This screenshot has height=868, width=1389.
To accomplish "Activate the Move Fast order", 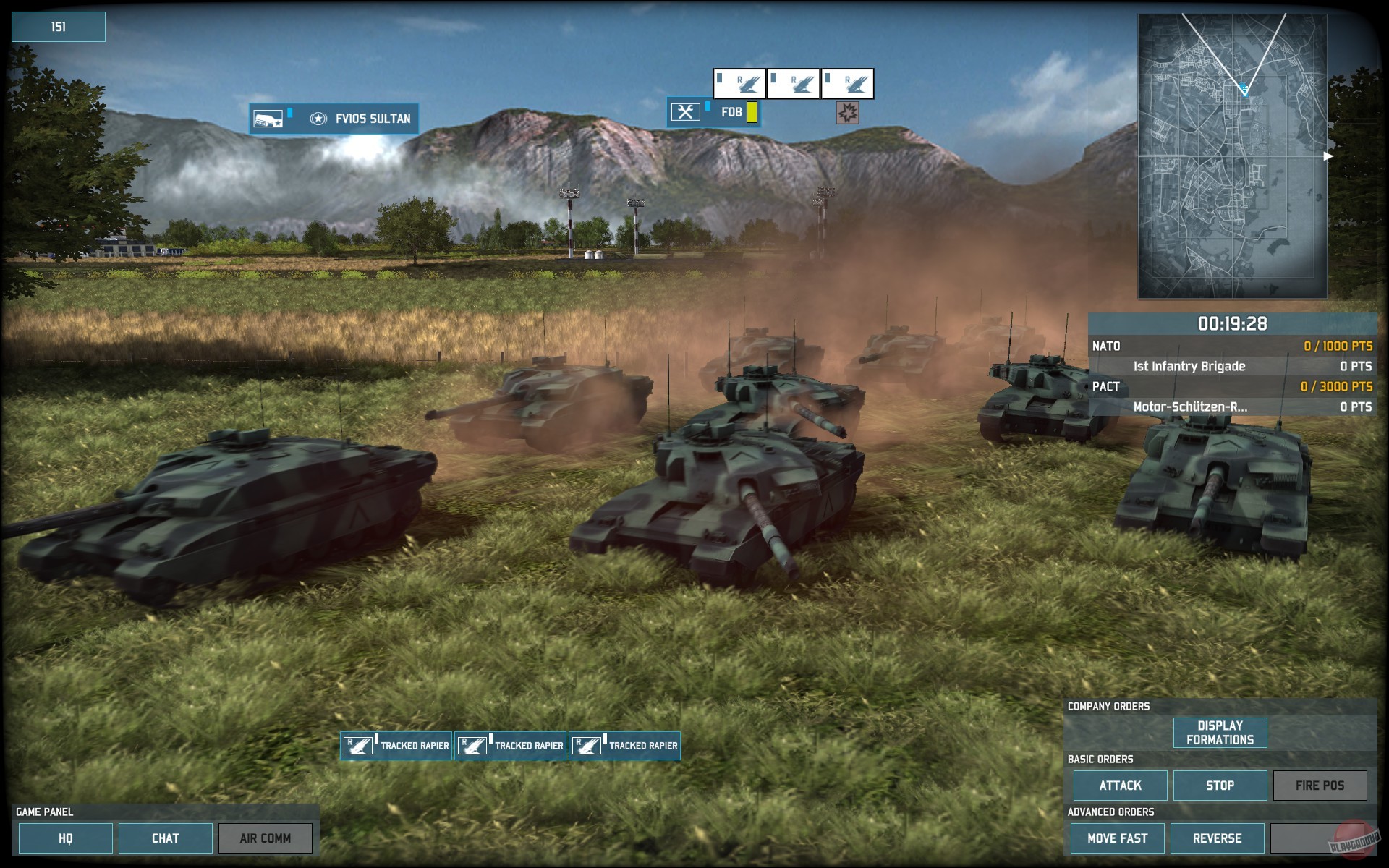I will [x=1117, y=838].
